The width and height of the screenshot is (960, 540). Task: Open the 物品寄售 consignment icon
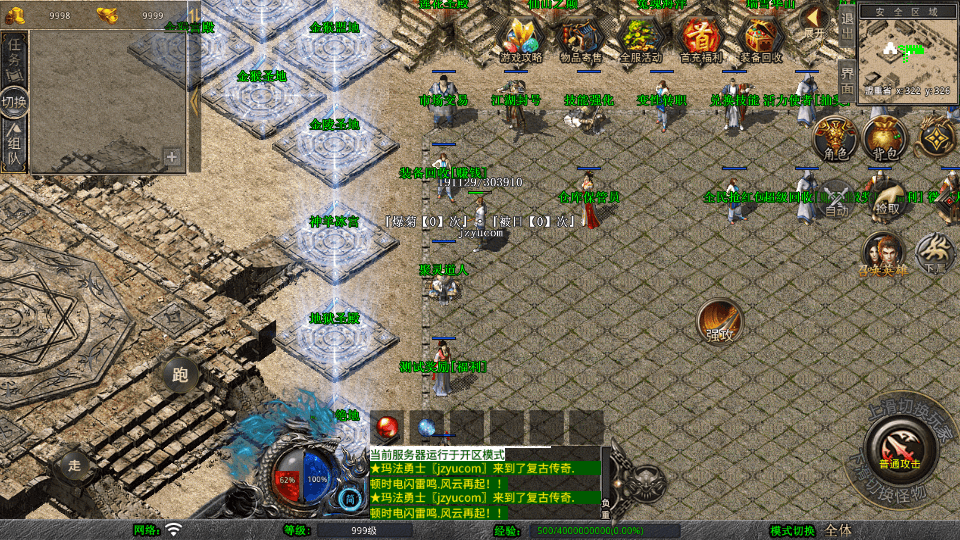[582, 40]
